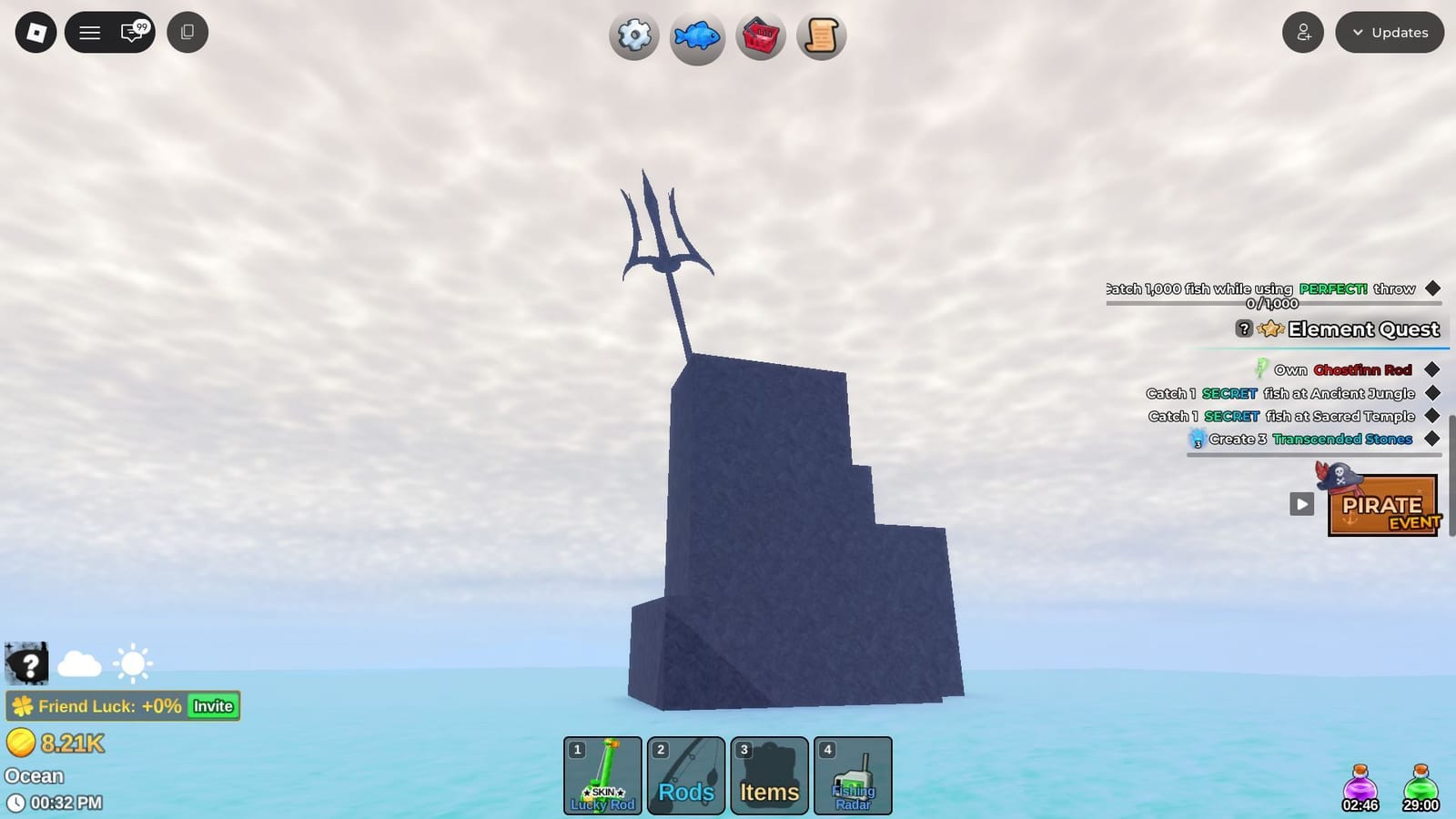Click the green potion timer icon

1421,784
